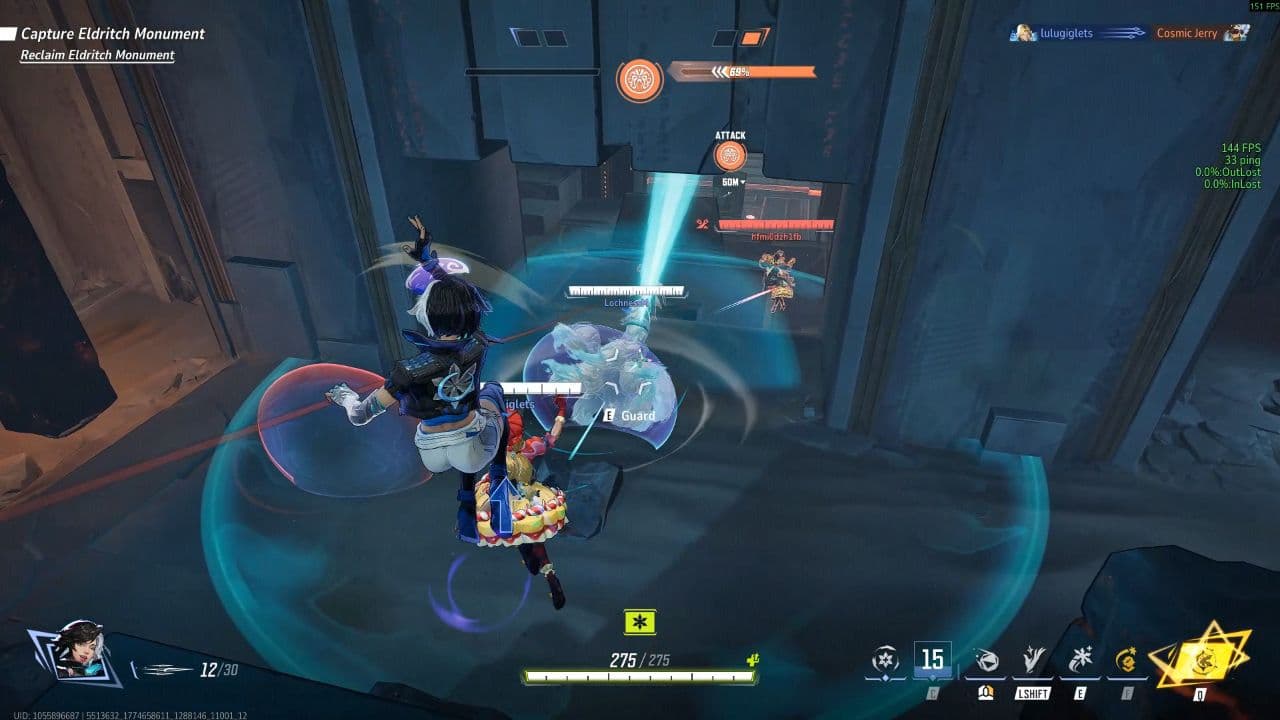This screenshot has height=720, width=1280.
Task: Select the lulugiglets avatar on the scoreboard
Action: tap(1022, 32)
